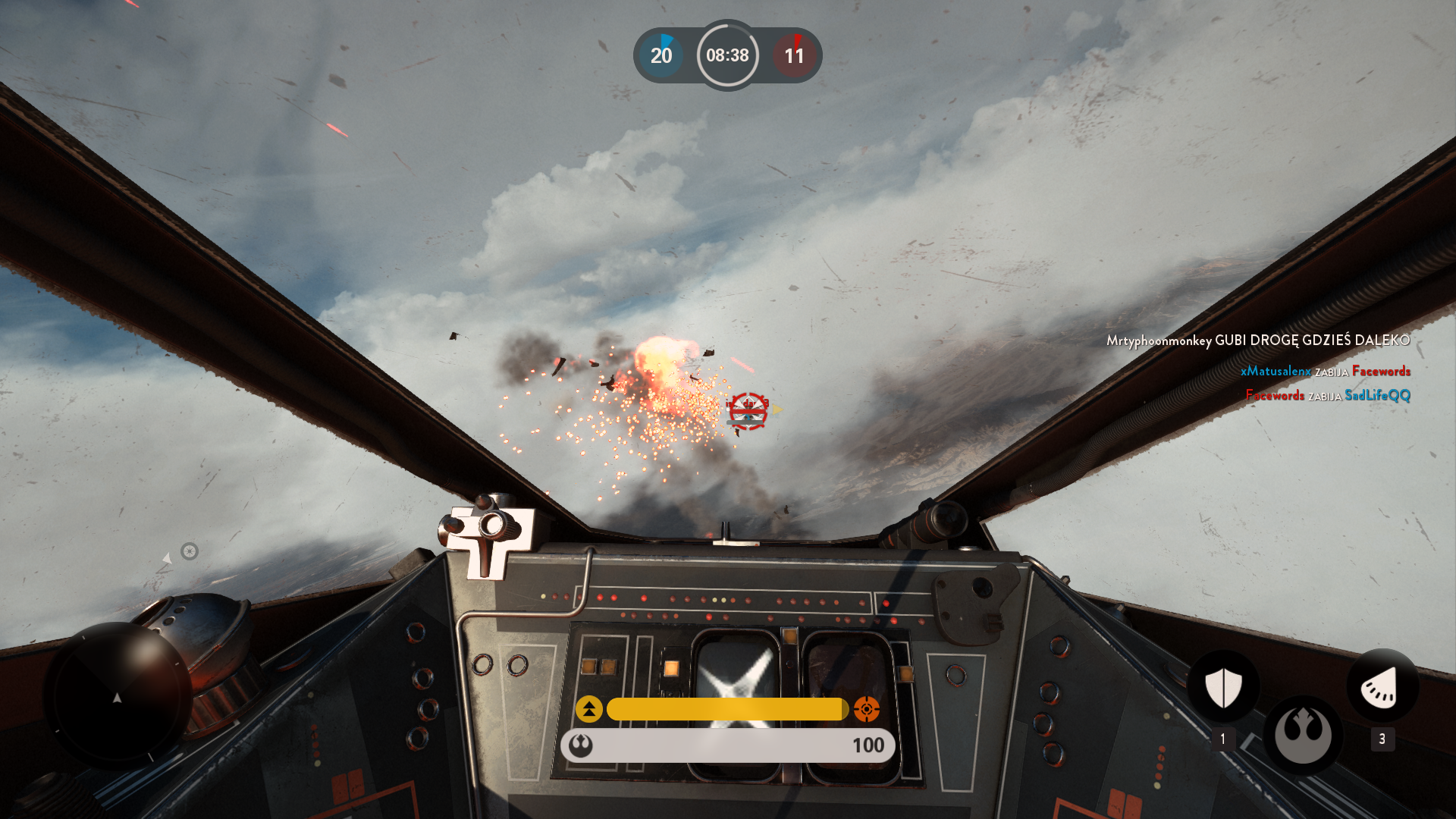The height and width of the screenshot is (819, 1456).
Task: Click the orange weapon crosshair icon
Action: pos(867,710)
